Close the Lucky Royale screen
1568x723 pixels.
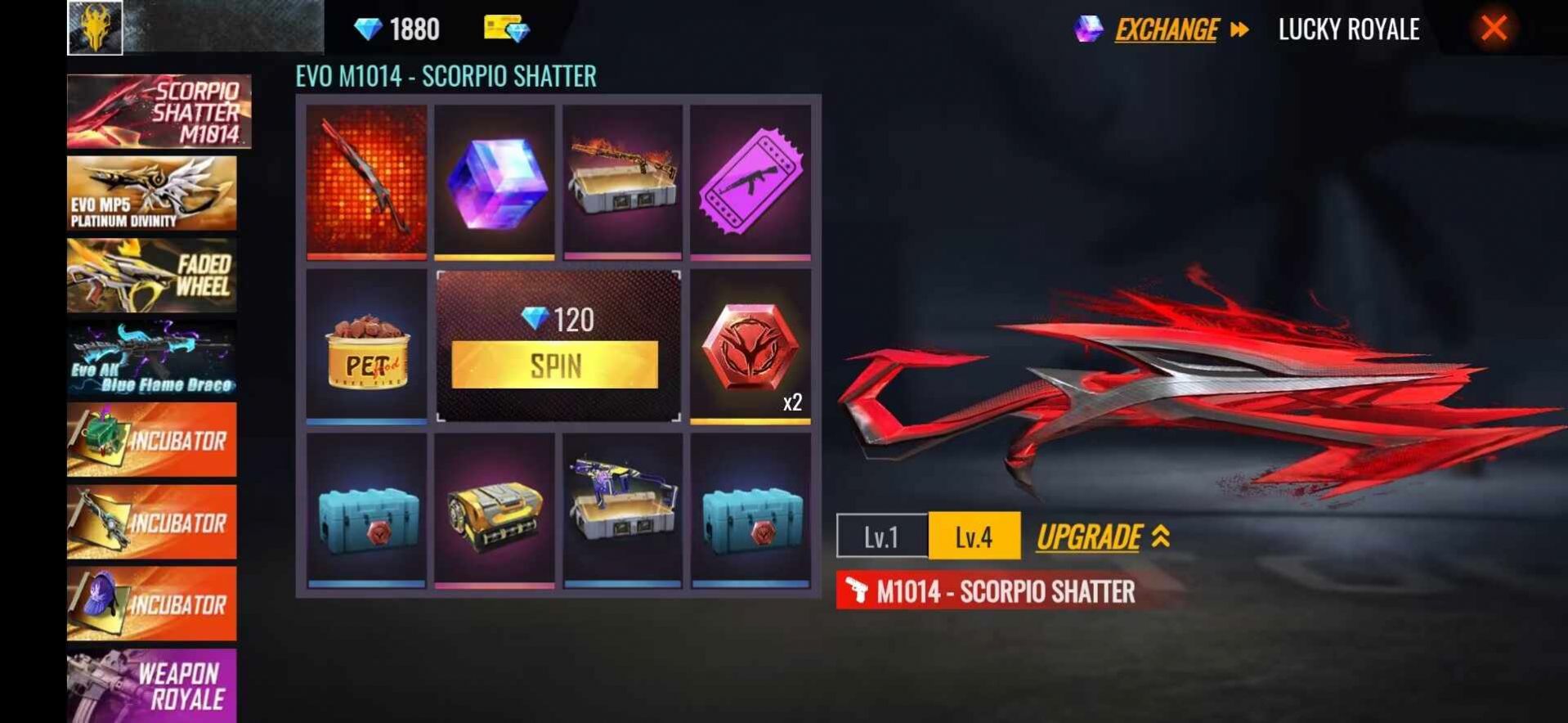click(1494, 29)
